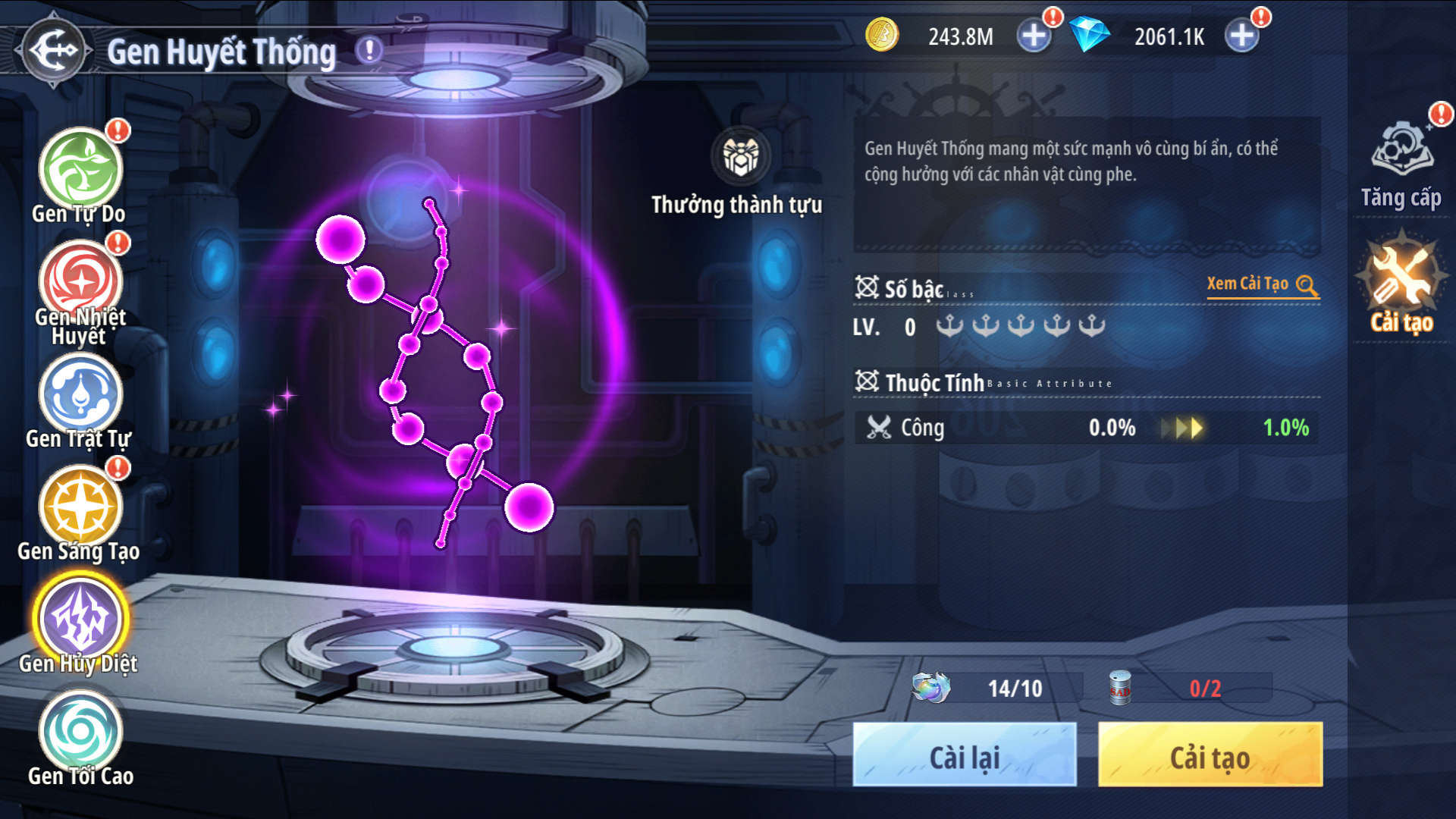Go back with the anchor arrow button
1456x819 pixels.
pyautogui.click(x=53, y=50)
